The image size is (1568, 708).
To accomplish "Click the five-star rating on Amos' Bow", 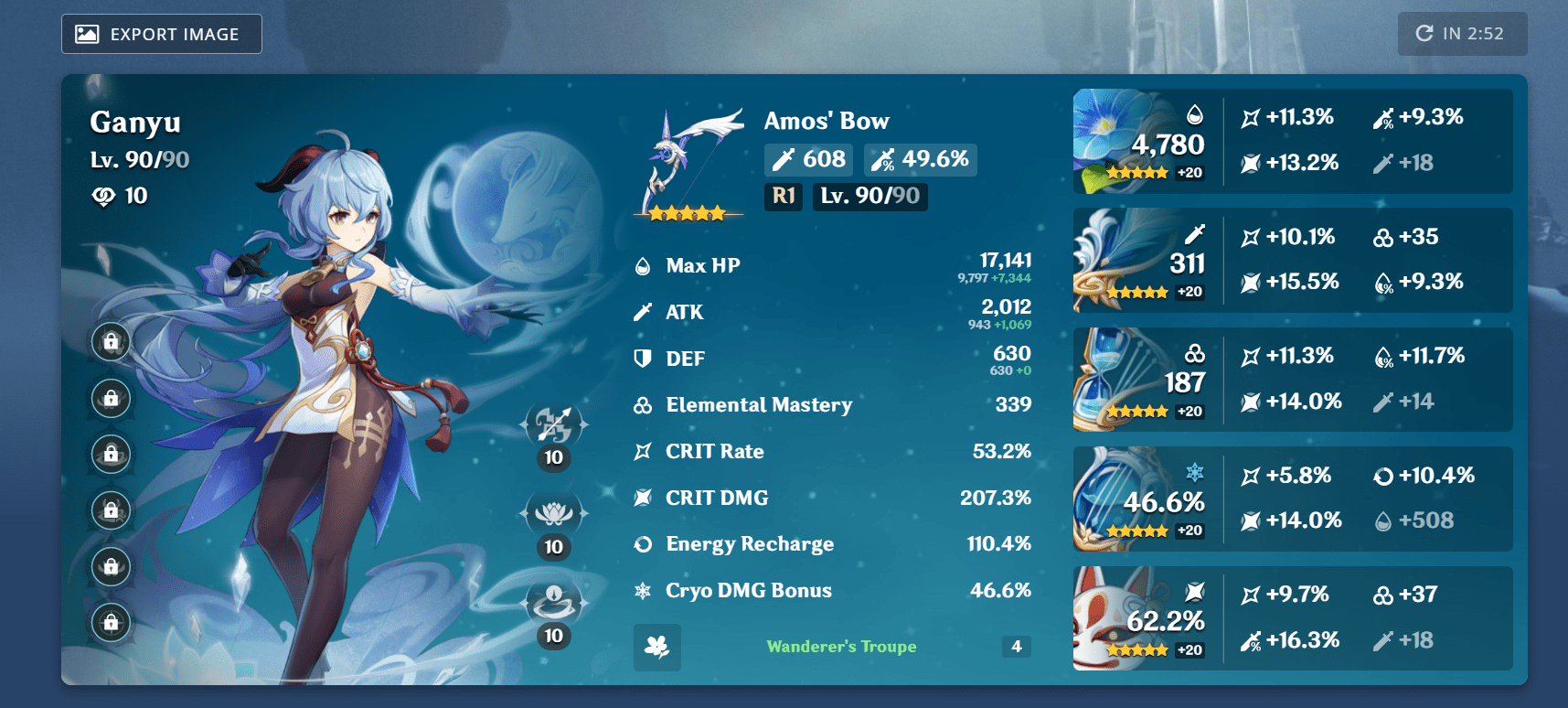I will (688, 212).
